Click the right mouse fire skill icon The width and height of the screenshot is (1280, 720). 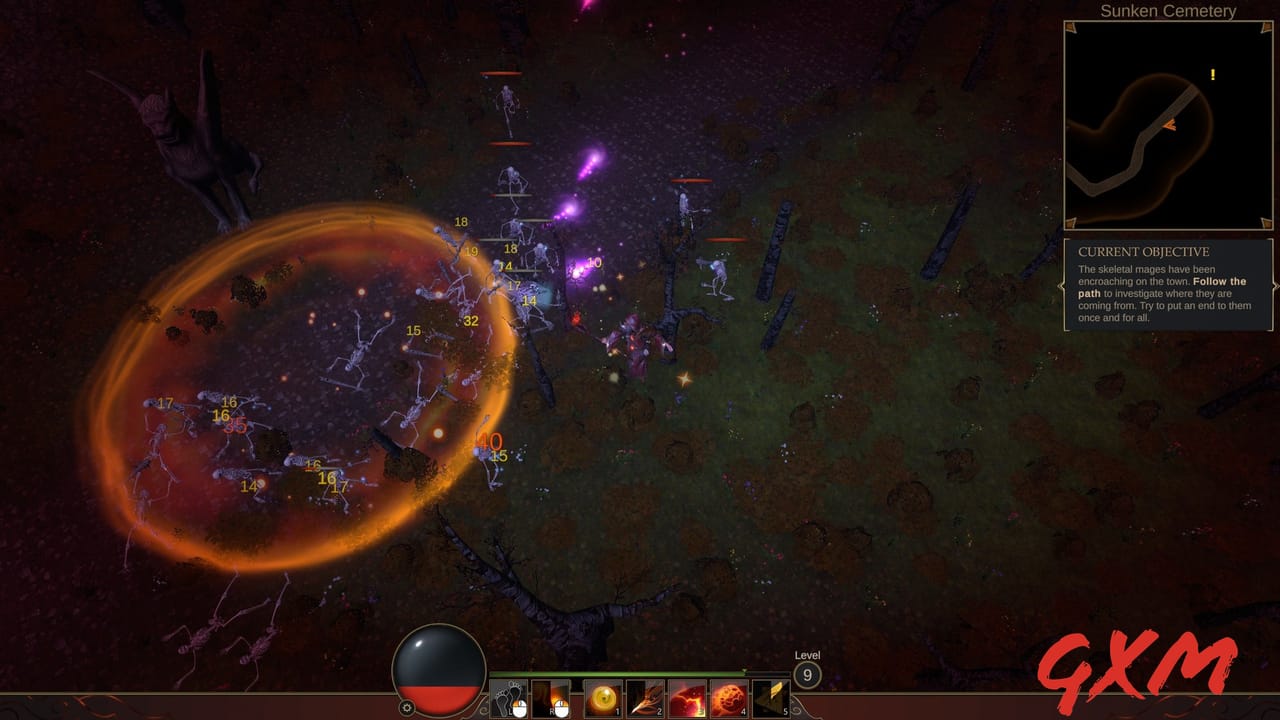[549, 697]
